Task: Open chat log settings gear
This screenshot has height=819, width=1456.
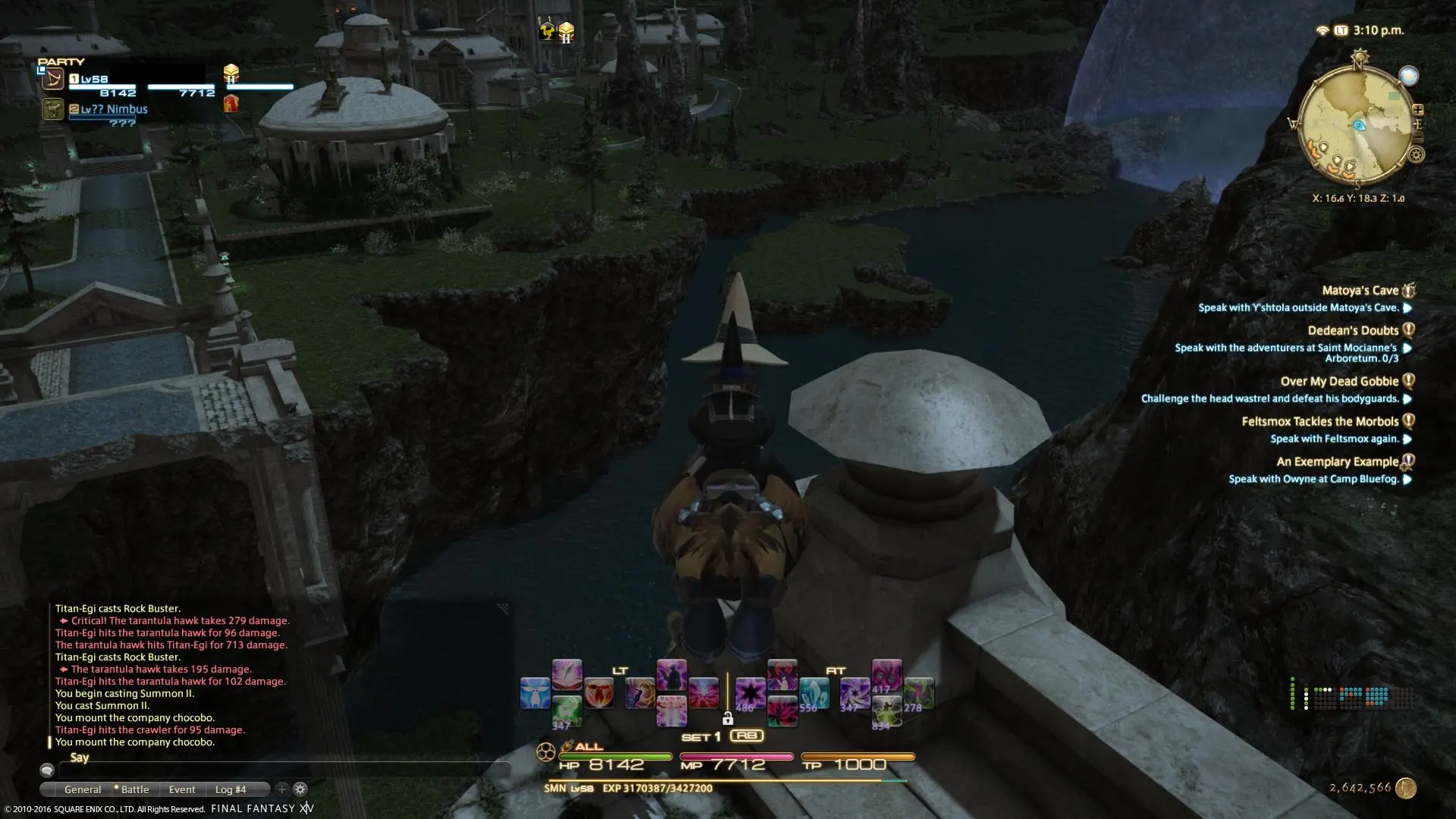Action: pyautogui.click(x=300, y=789)
